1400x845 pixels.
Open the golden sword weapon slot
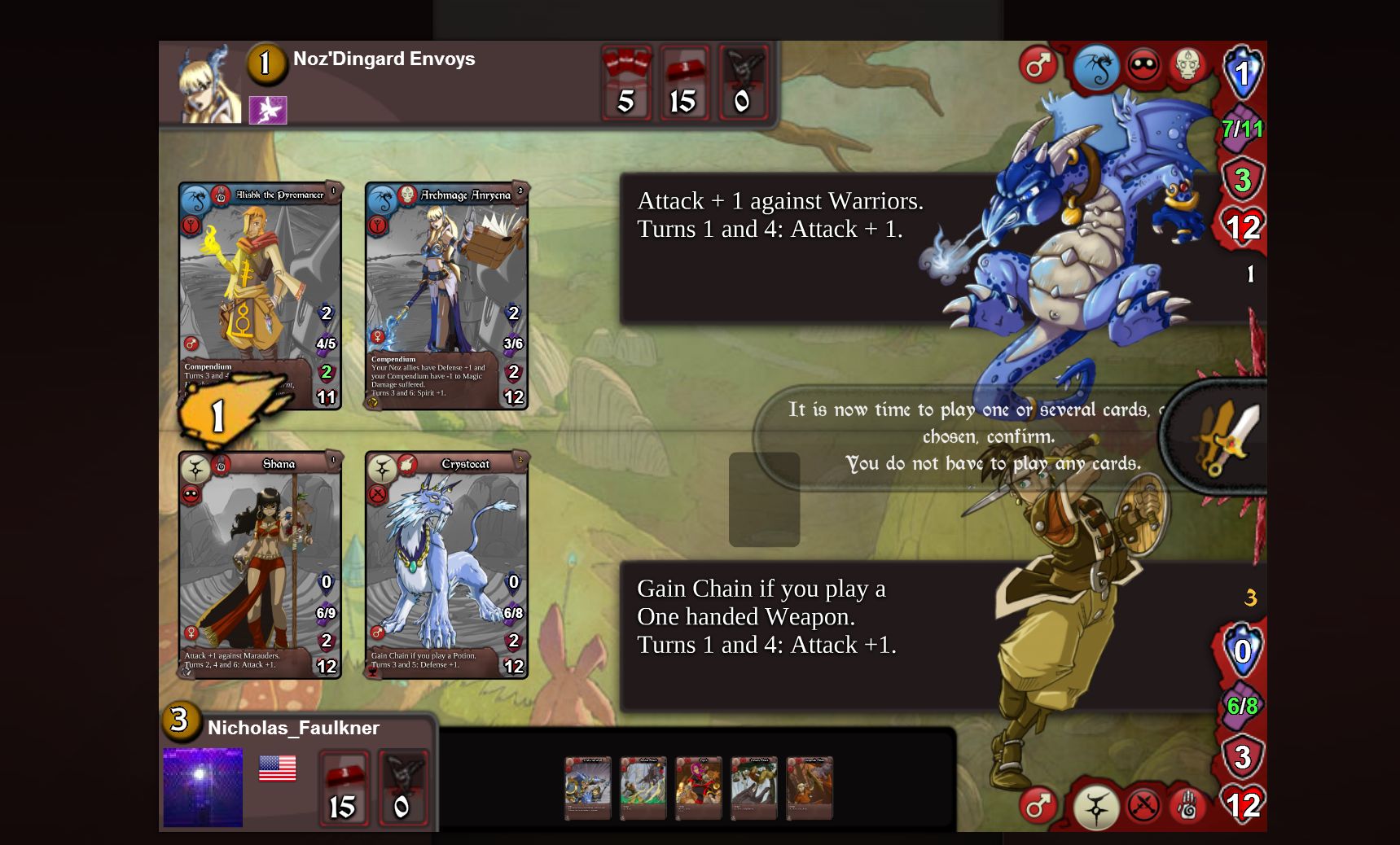pos(1222,439)
